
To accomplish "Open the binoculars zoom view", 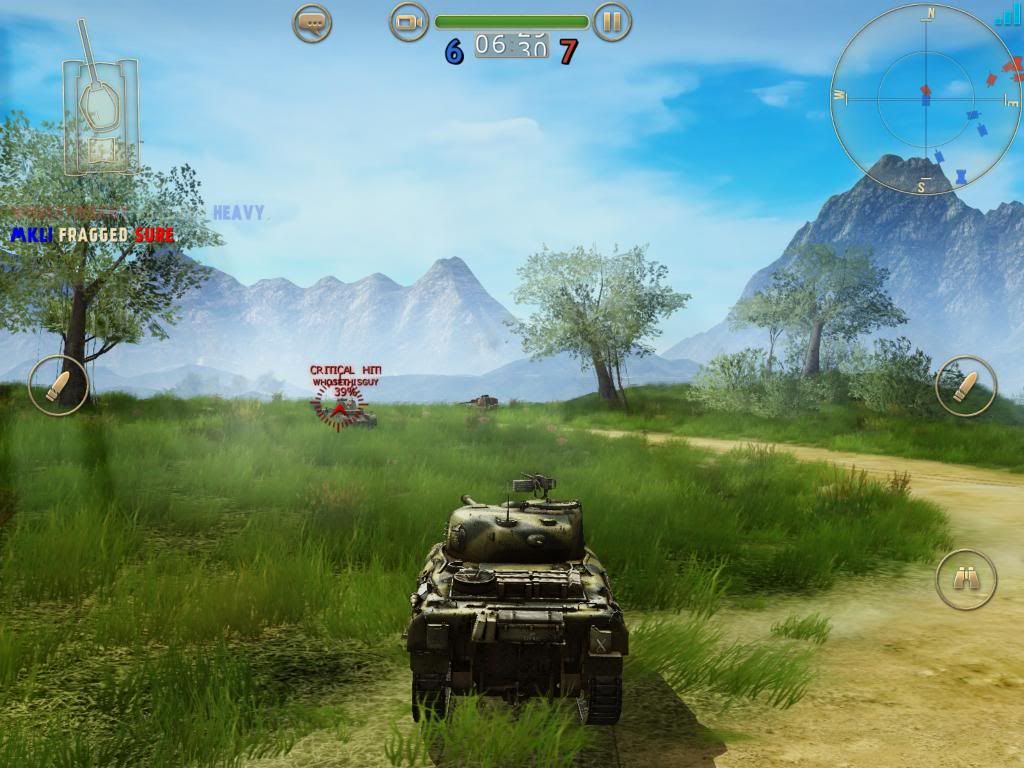I will [966, 579].
